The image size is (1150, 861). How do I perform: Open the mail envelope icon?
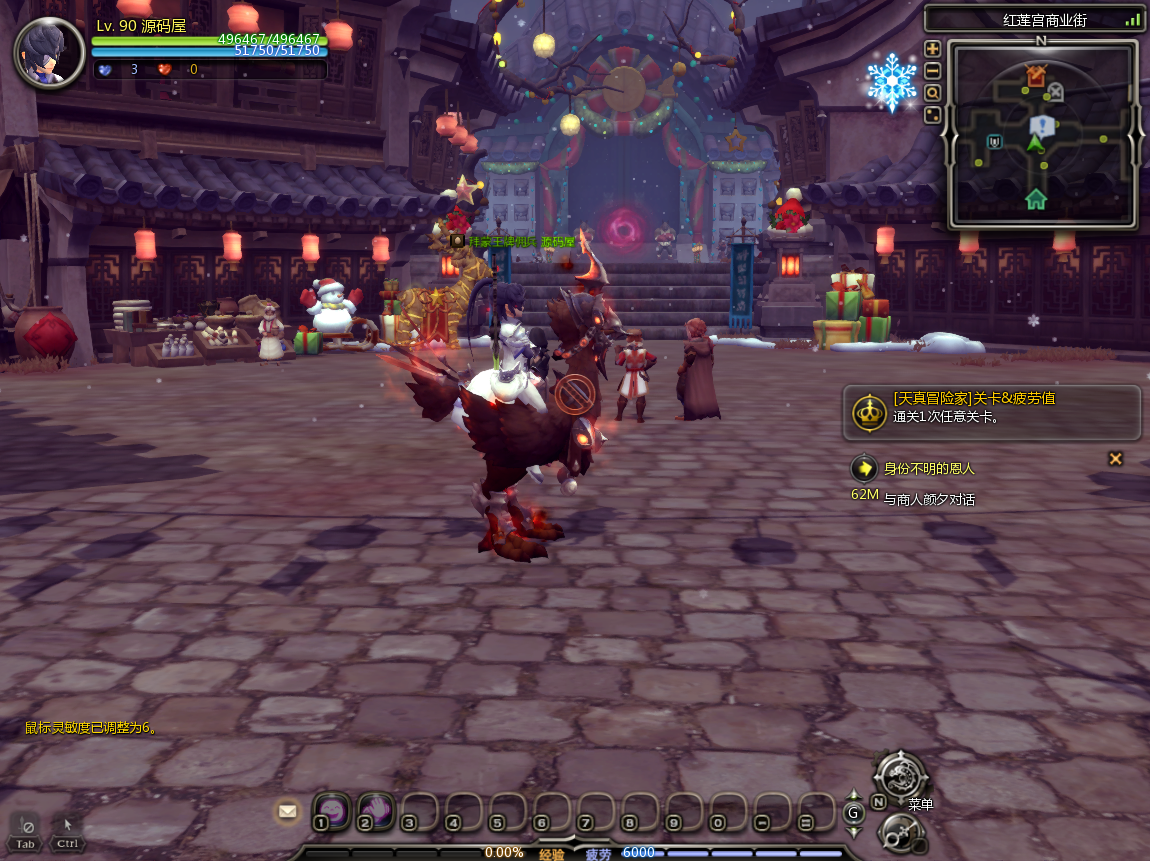click(288, 811)
